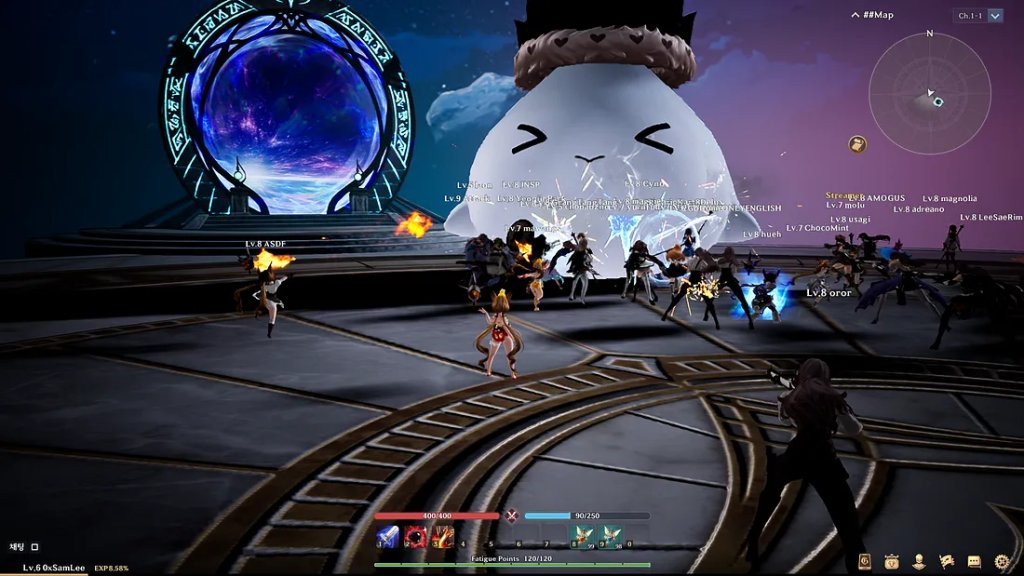Image resolution: width=1024 pixels, height=576 pixels.
Task: Activate the blue sword skill in slot 1
Action: point(387,537)
